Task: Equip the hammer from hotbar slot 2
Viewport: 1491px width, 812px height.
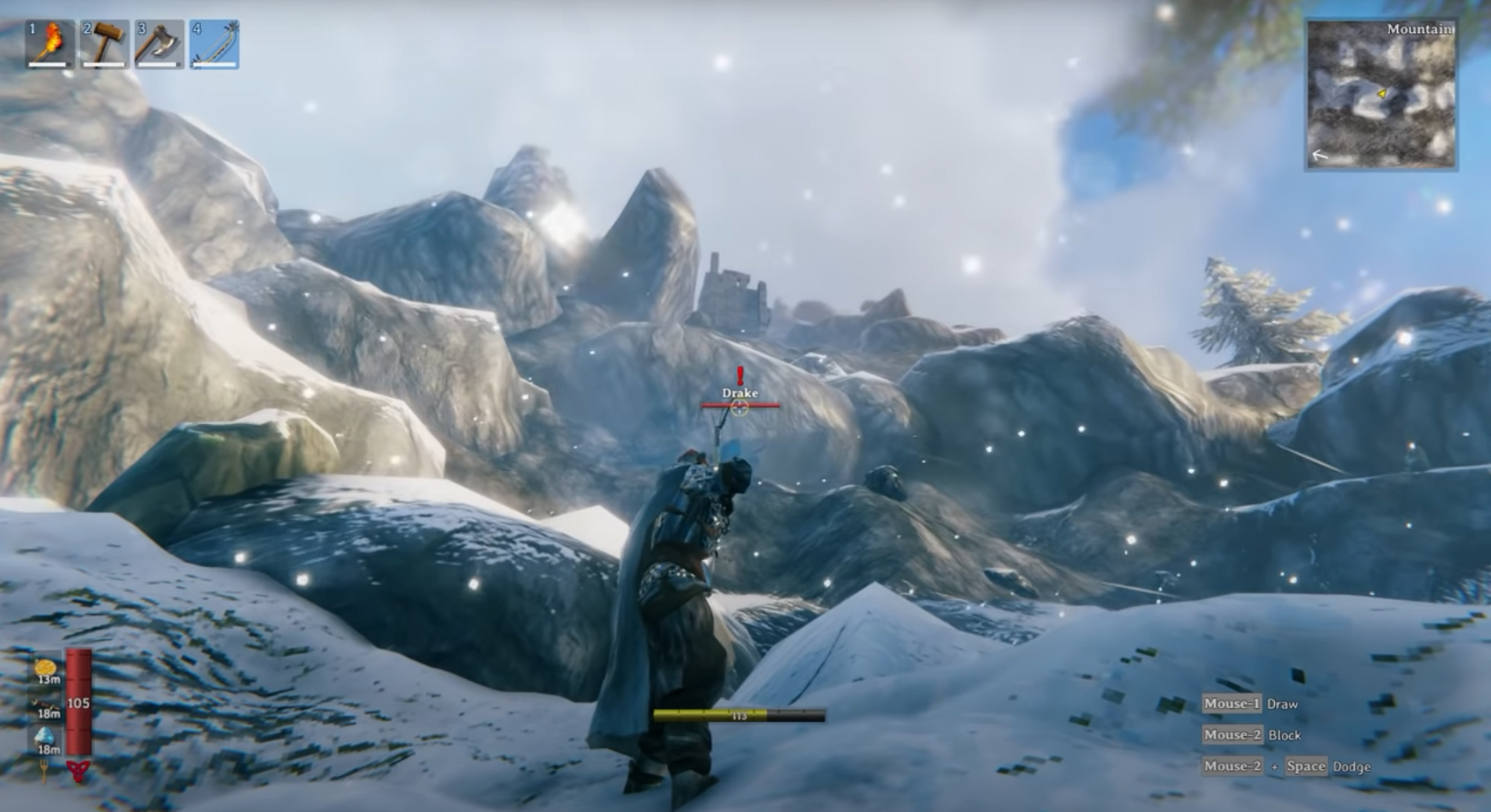Action: pyautogui.click(x=105, y=44)
